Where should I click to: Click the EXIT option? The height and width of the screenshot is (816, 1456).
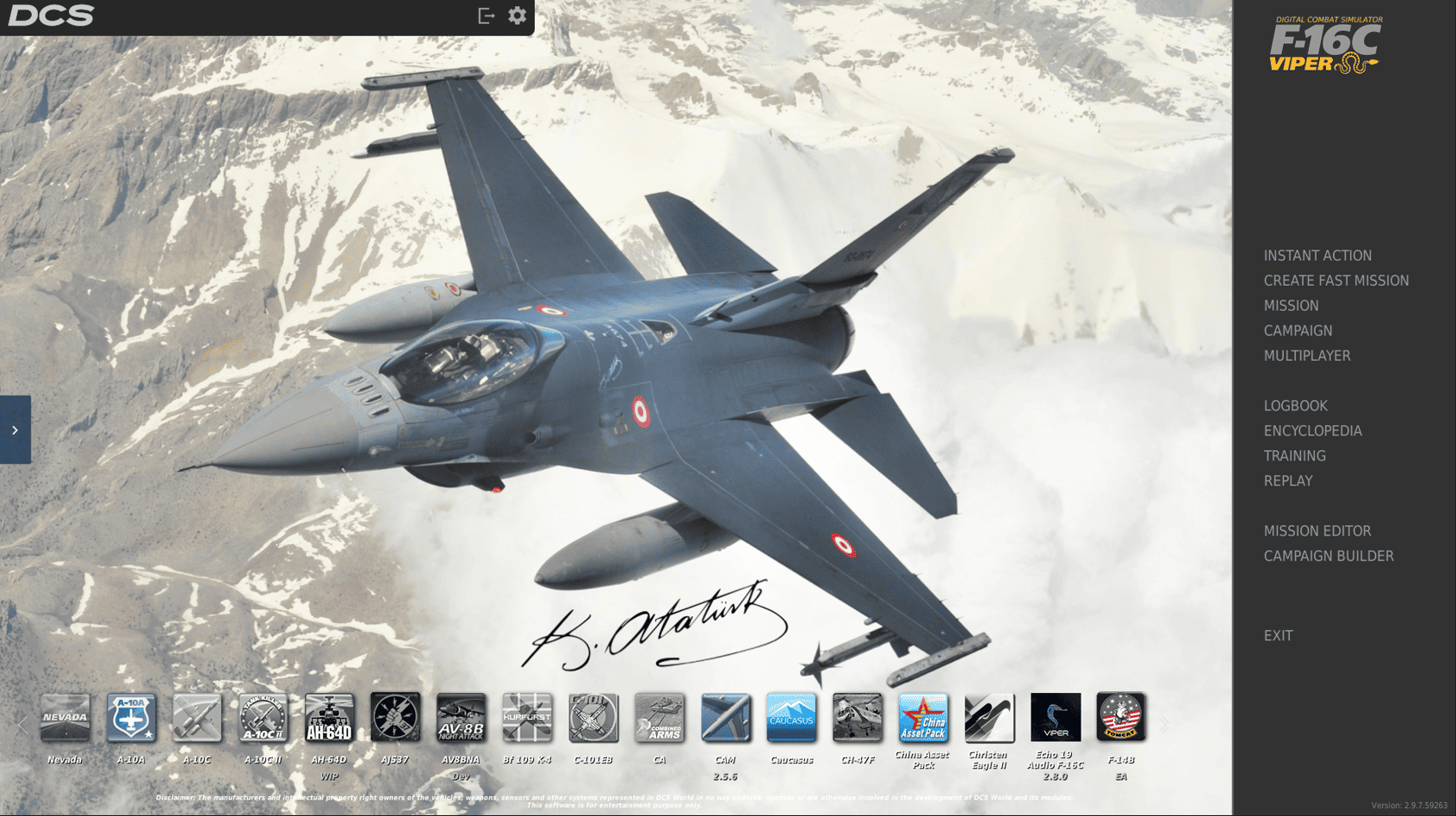(x=1277, y=635)
